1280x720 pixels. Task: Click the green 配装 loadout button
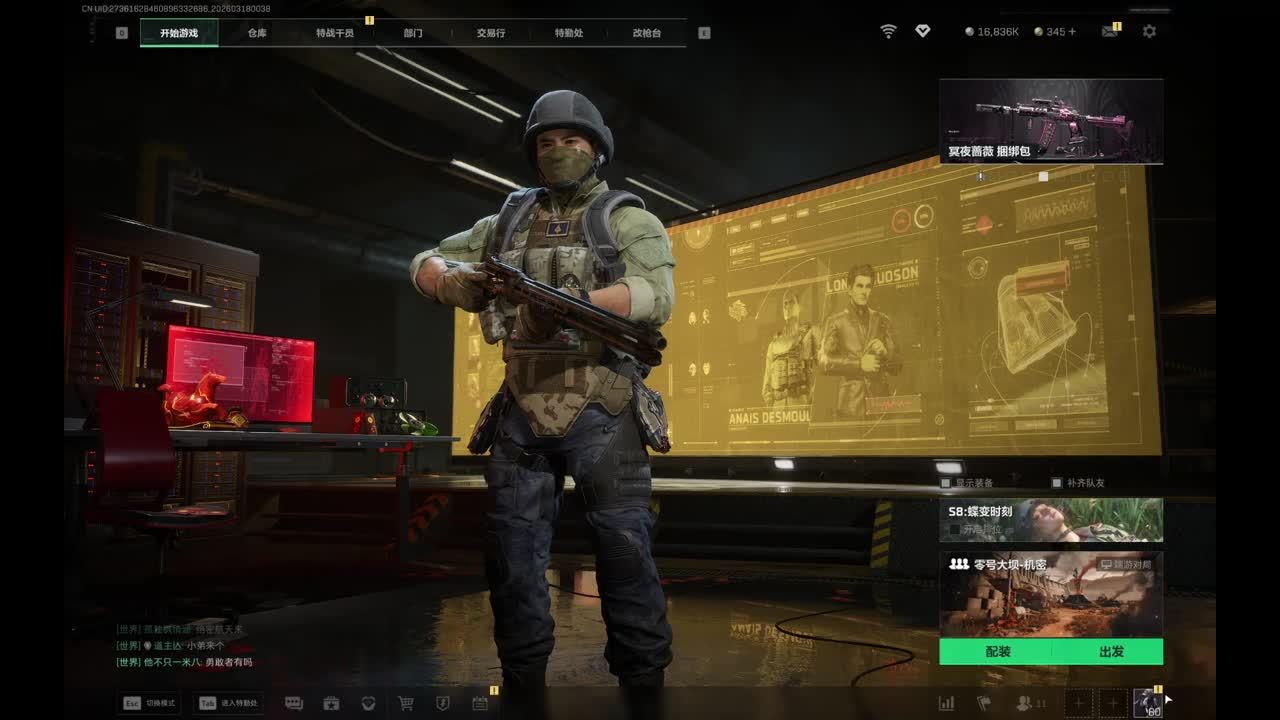[x=997, y=652]
